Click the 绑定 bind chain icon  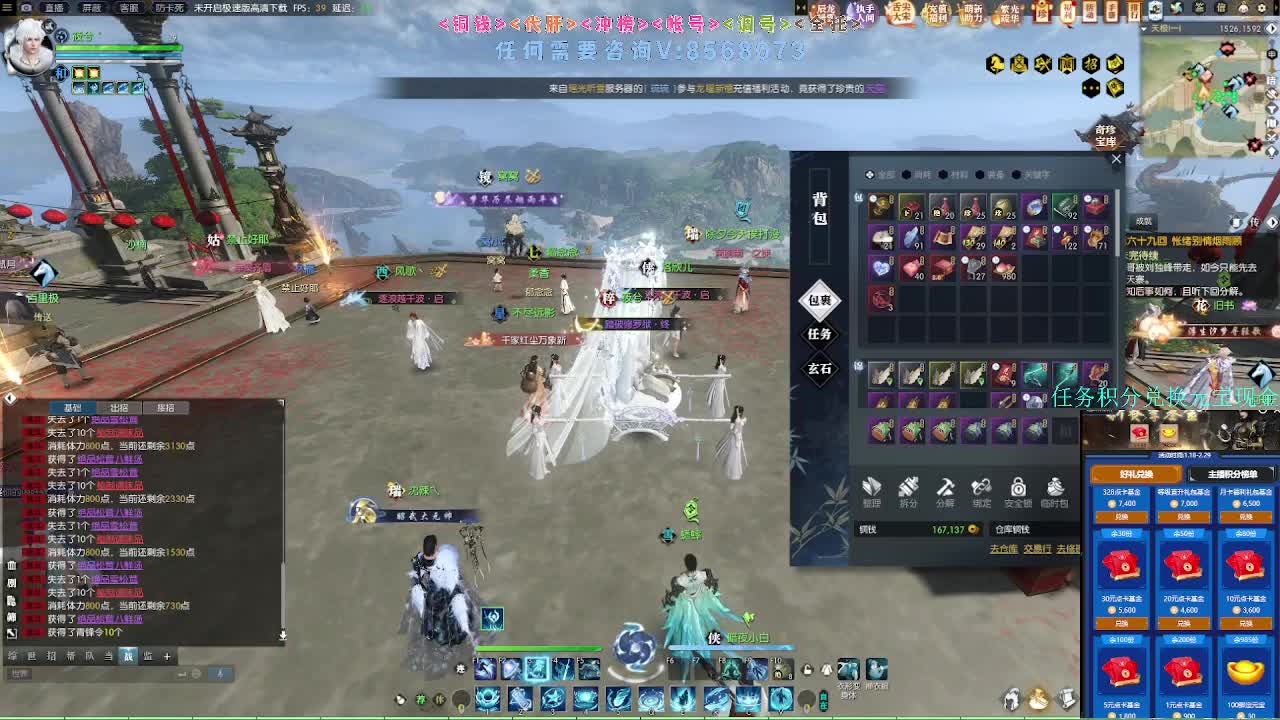coord(981,489)
